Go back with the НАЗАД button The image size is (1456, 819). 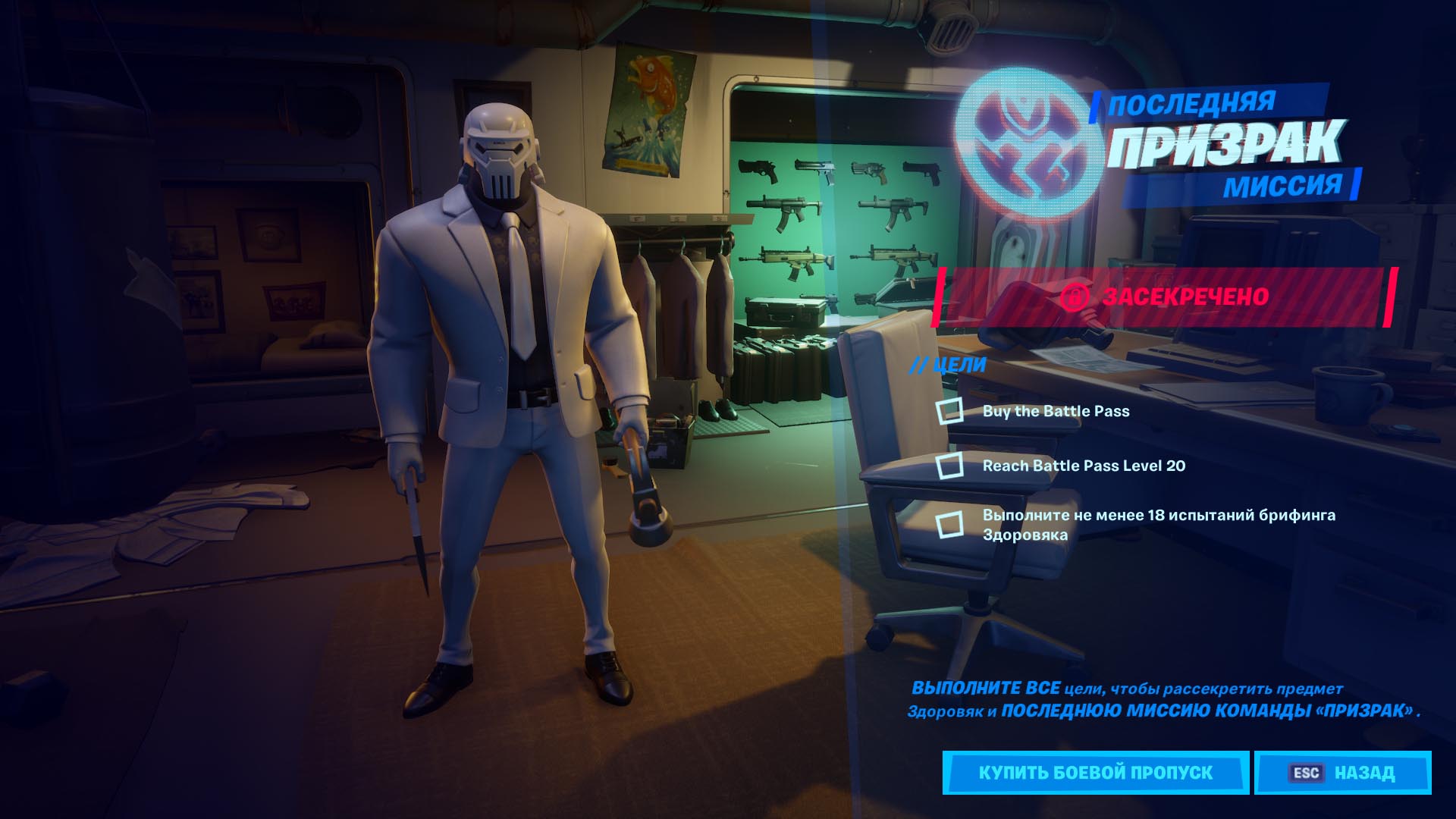pyautogui.click(x=1342, y=773)
